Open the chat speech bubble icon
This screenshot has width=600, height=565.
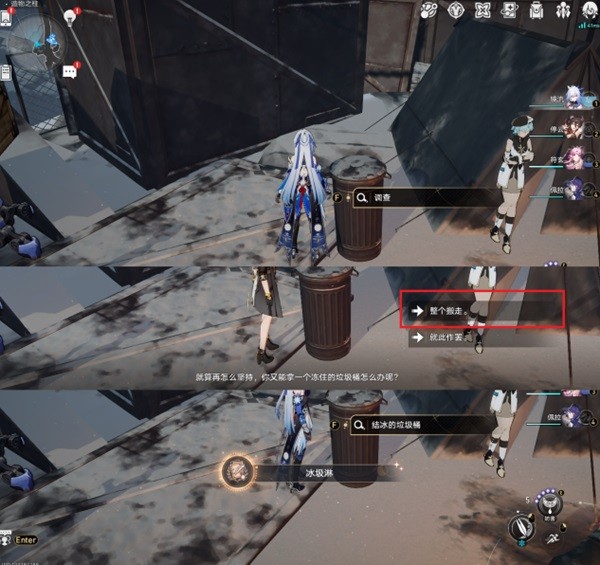[70, 71]
